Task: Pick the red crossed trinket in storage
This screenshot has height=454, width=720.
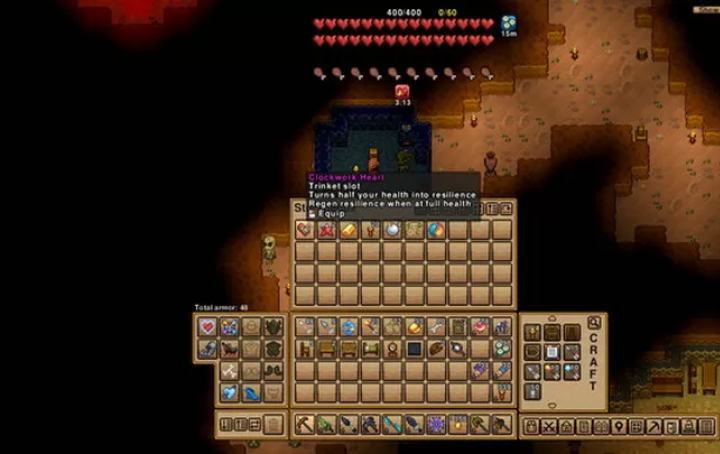Action: 327,230
